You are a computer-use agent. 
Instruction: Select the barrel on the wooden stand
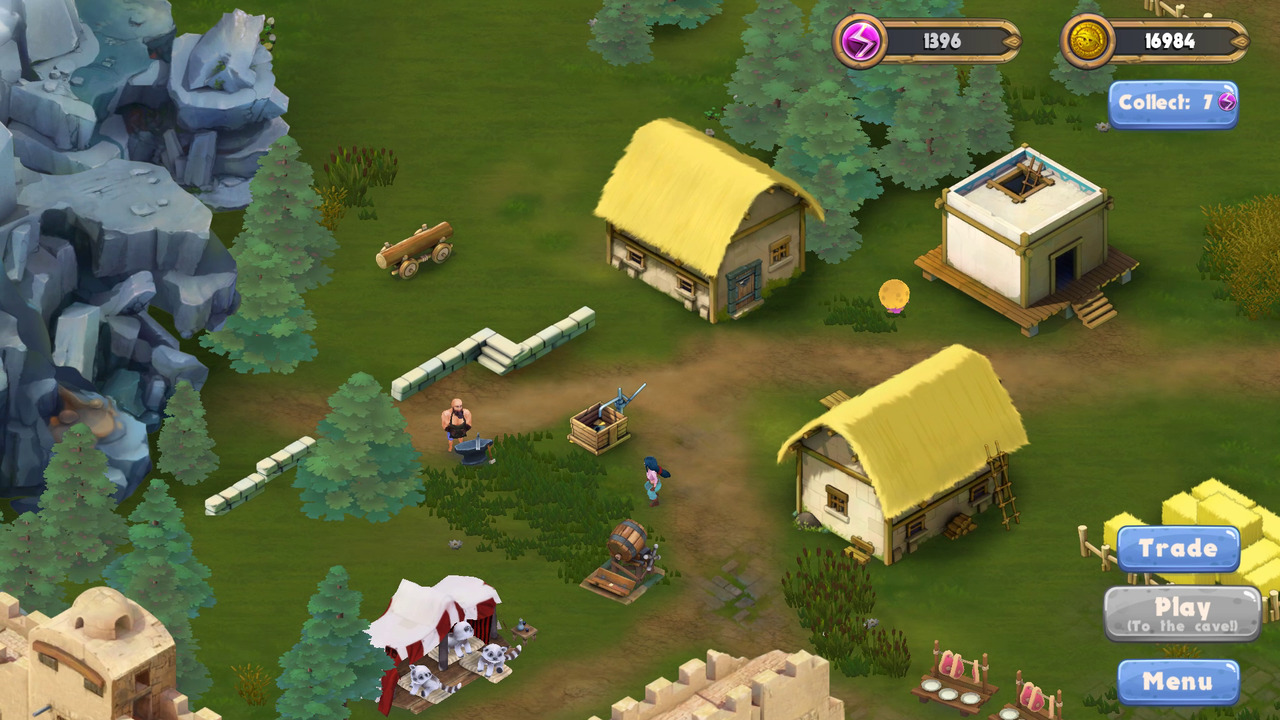coord(625,540)
